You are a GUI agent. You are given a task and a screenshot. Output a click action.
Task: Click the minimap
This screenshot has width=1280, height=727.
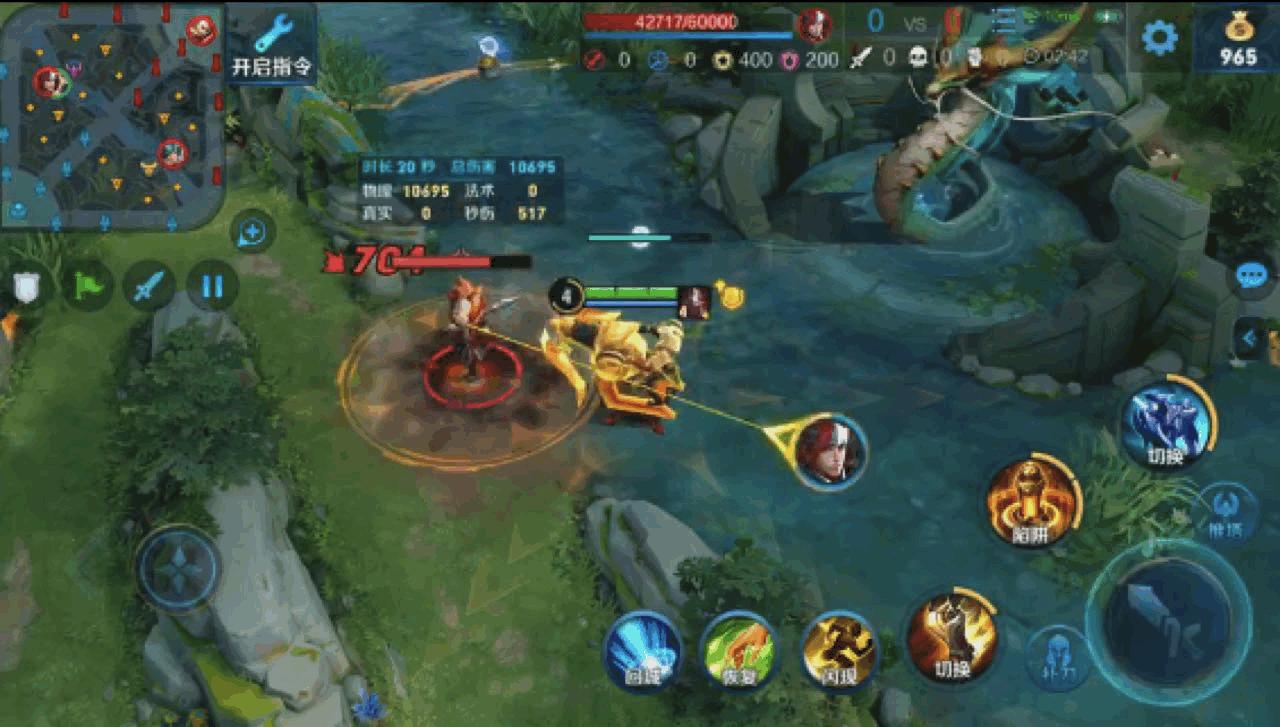[111, 115]
